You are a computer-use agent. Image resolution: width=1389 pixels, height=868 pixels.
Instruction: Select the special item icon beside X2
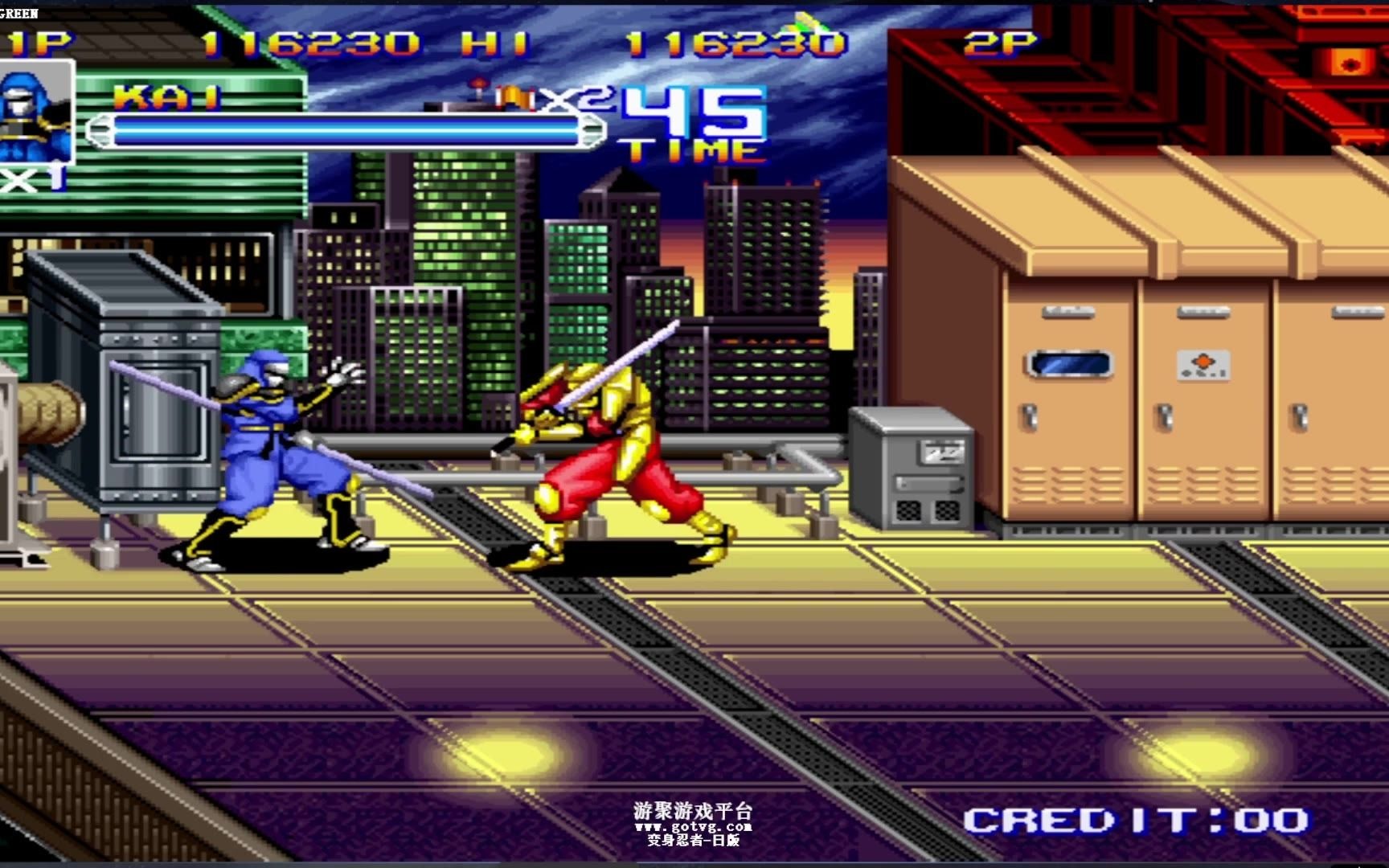[x=514, y=99]
